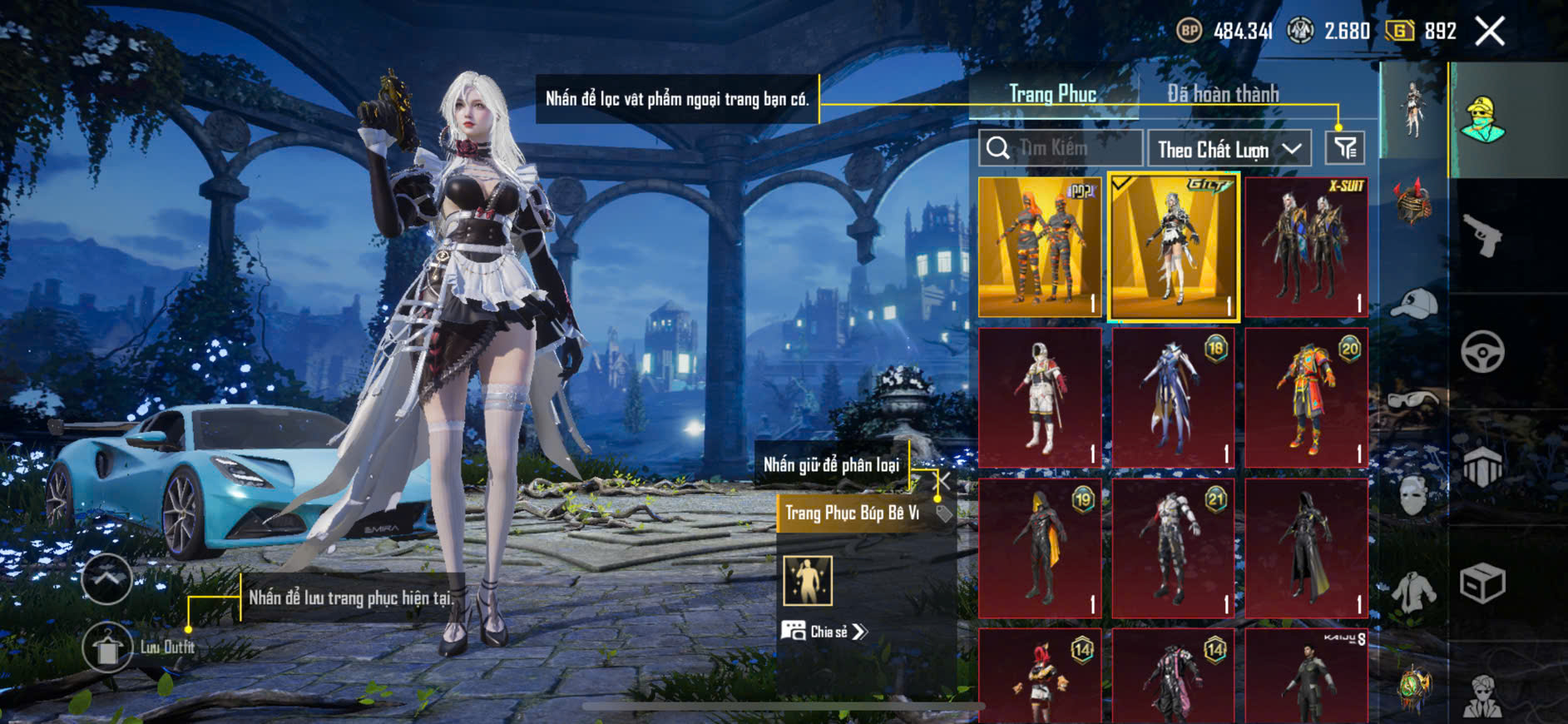Open the outfit emote pose icon
The height and width of the screenshot is (724, 1568).
(808, 580)
